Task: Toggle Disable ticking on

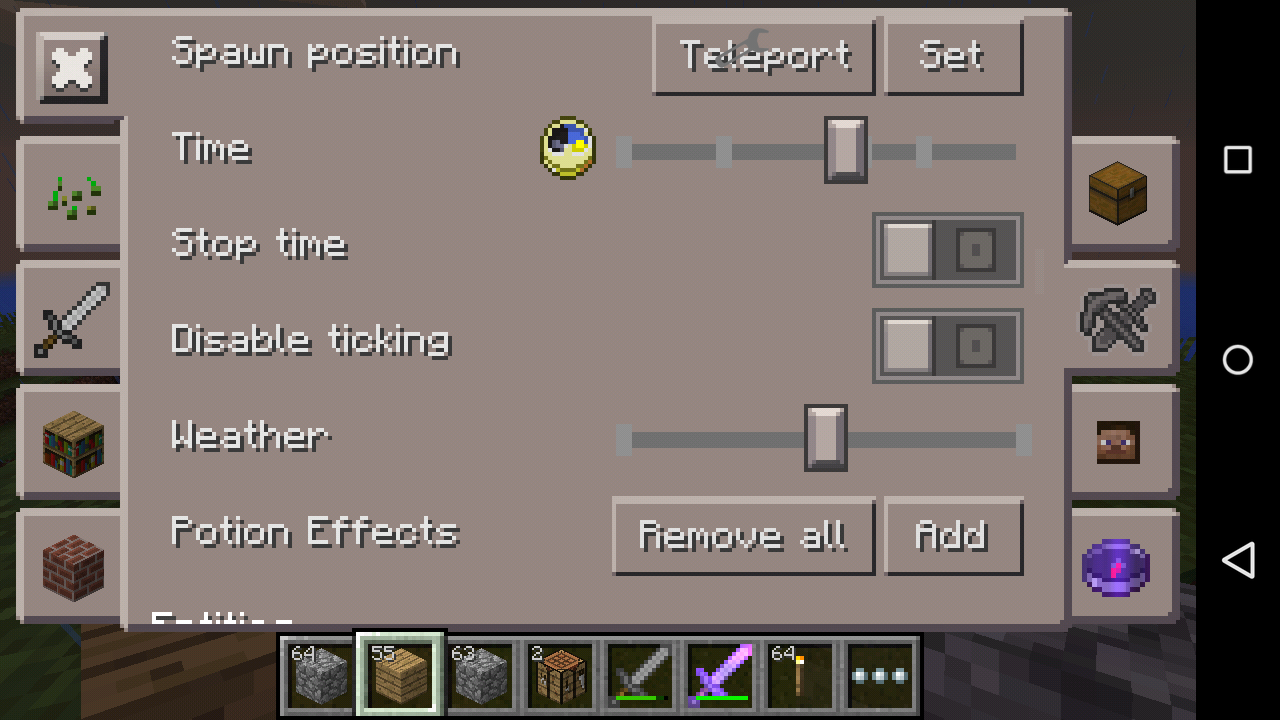Action: click(x=946, y=345)
